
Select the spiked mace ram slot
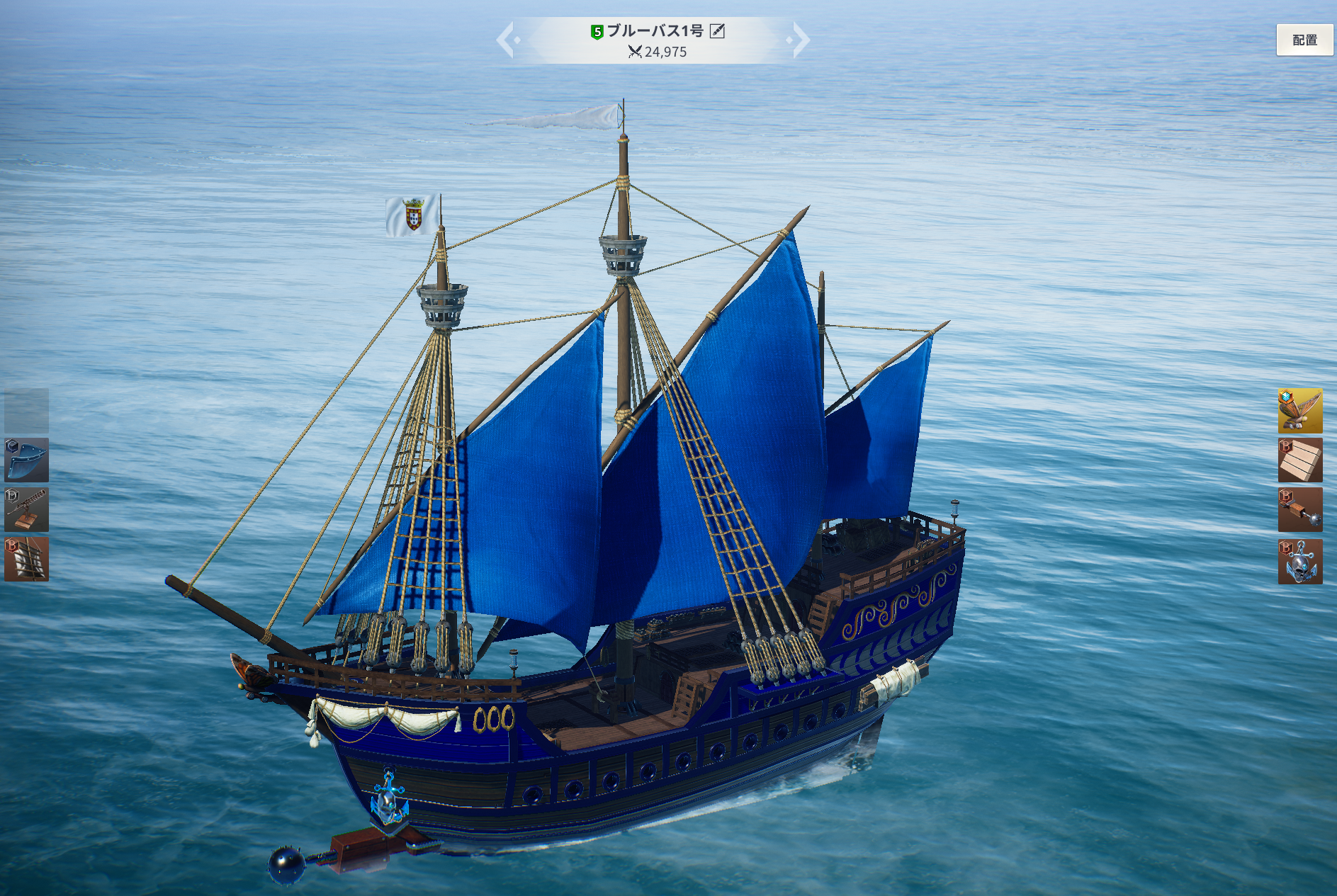(x=1299, y=510)
